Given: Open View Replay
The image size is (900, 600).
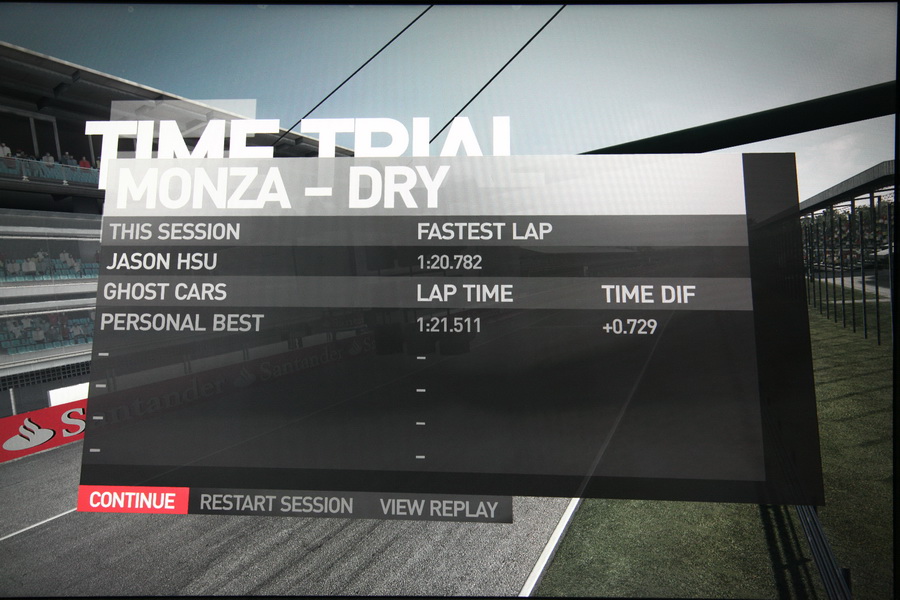Looking at the screenshot, I should point(438,508).
